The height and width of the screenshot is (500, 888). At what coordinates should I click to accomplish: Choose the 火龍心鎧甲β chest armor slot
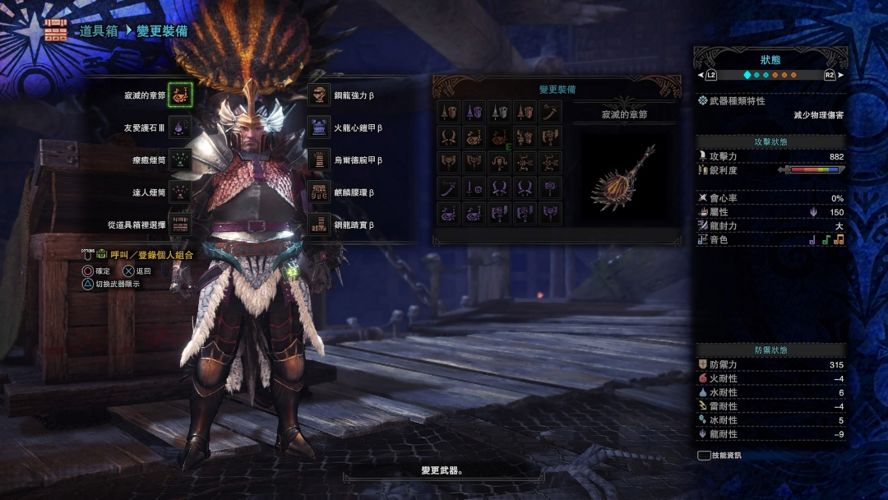pyautogui.click(x=319, y=128)
